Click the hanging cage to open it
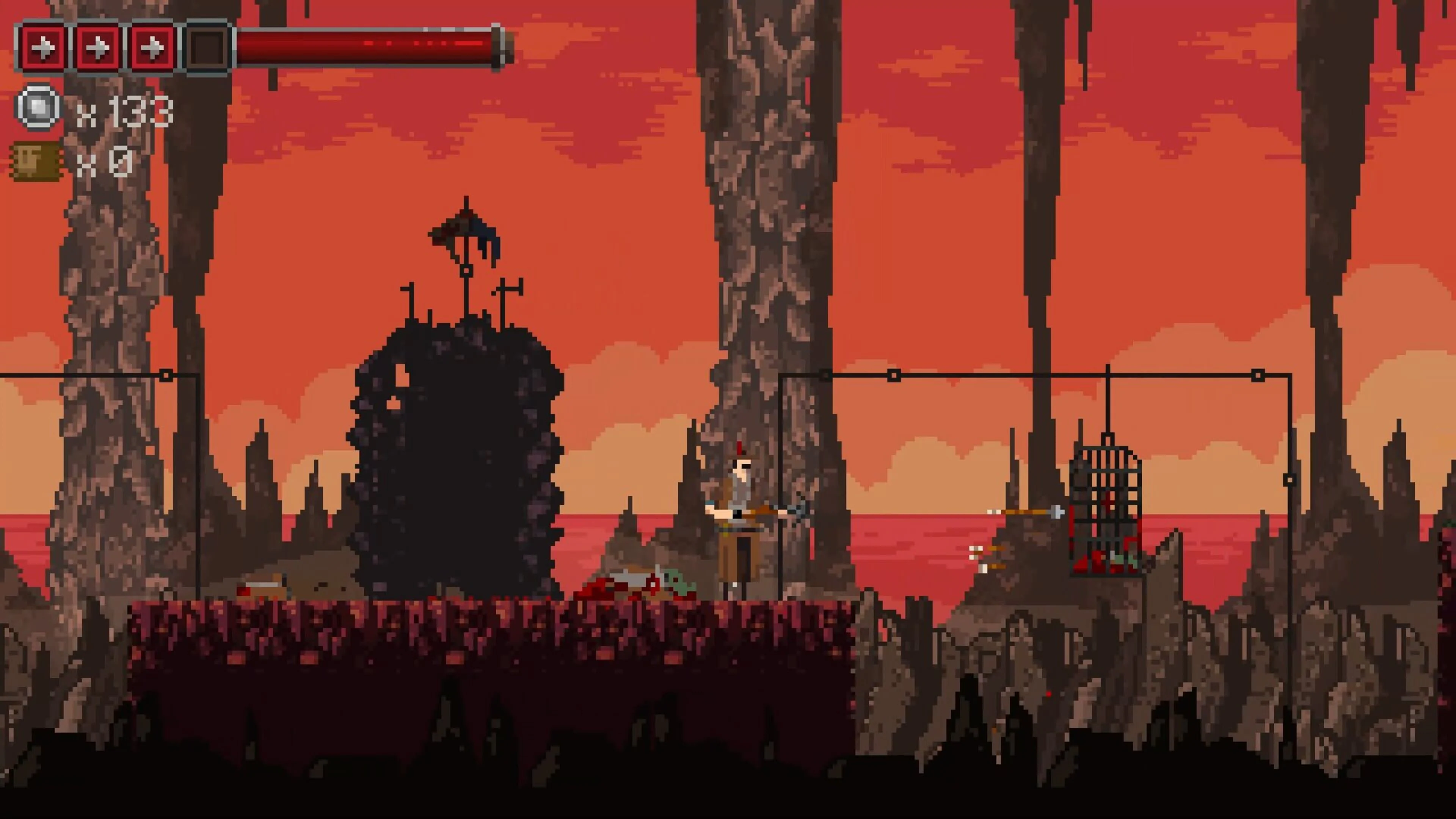Screen dimensions: 1456x819 1106,509
